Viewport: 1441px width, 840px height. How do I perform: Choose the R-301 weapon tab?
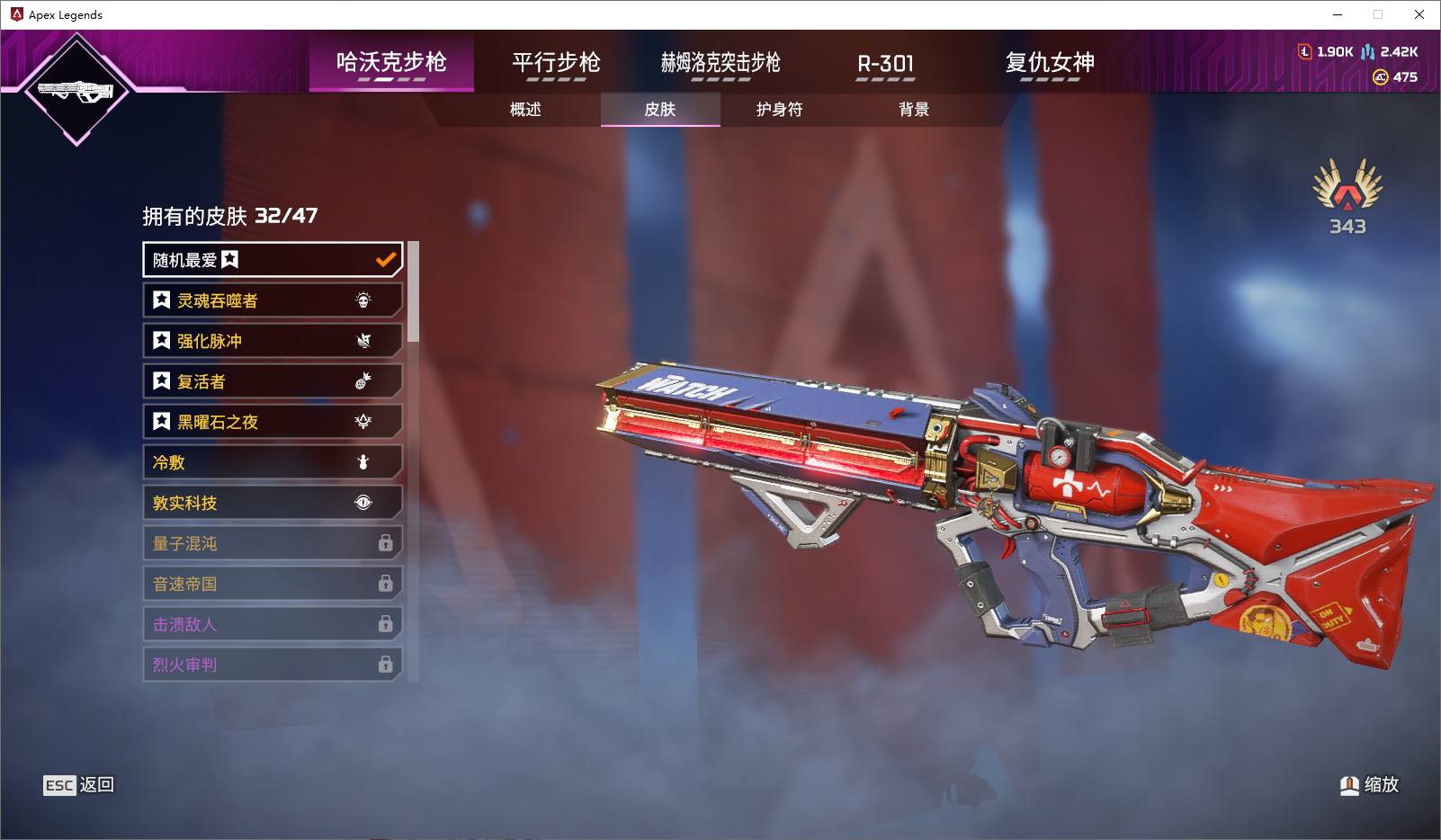coord(885,63)
